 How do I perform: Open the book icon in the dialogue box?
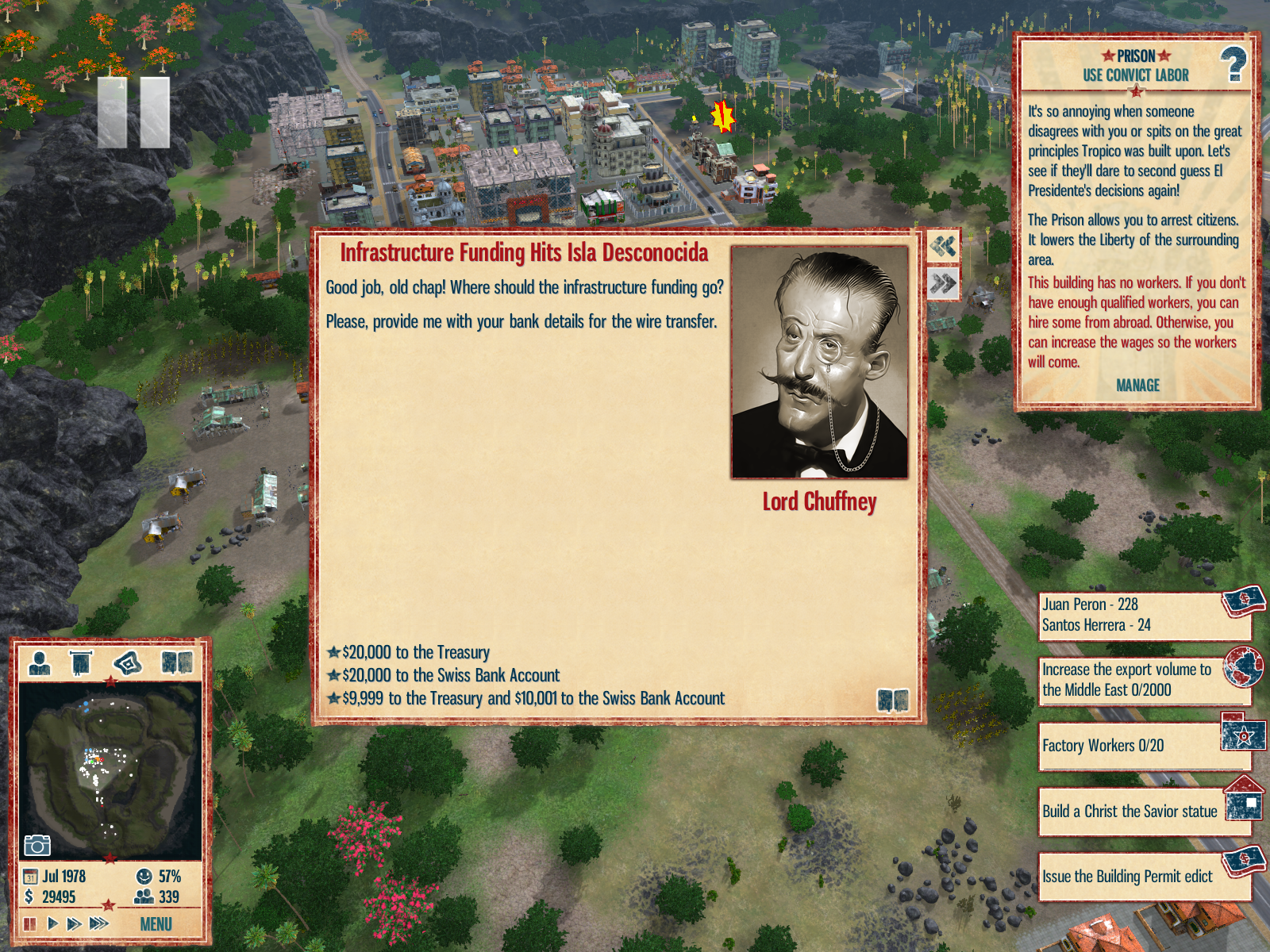(892, 700)
